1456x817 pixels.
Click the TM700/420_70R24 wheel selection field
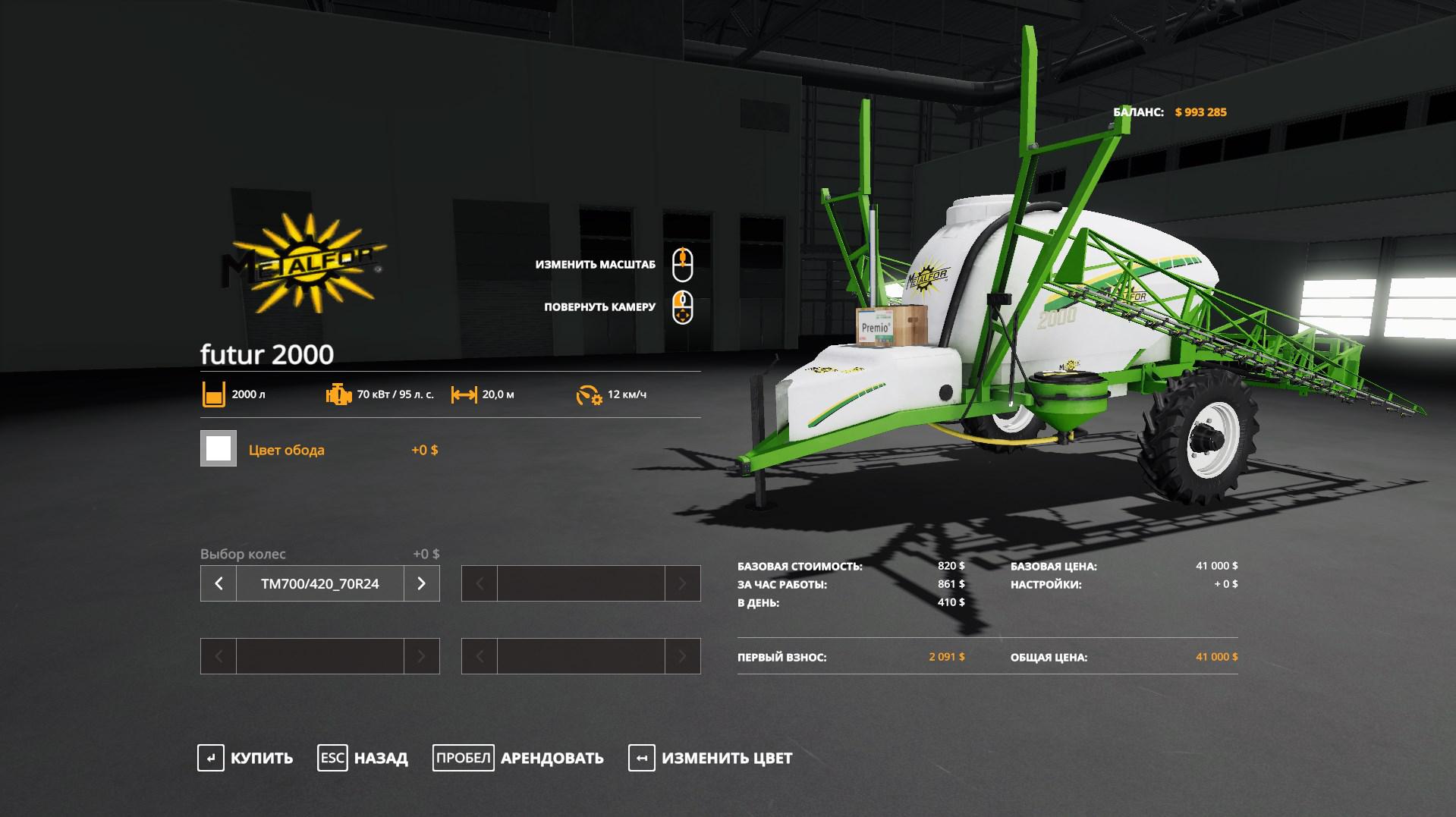tap(319, 583)
